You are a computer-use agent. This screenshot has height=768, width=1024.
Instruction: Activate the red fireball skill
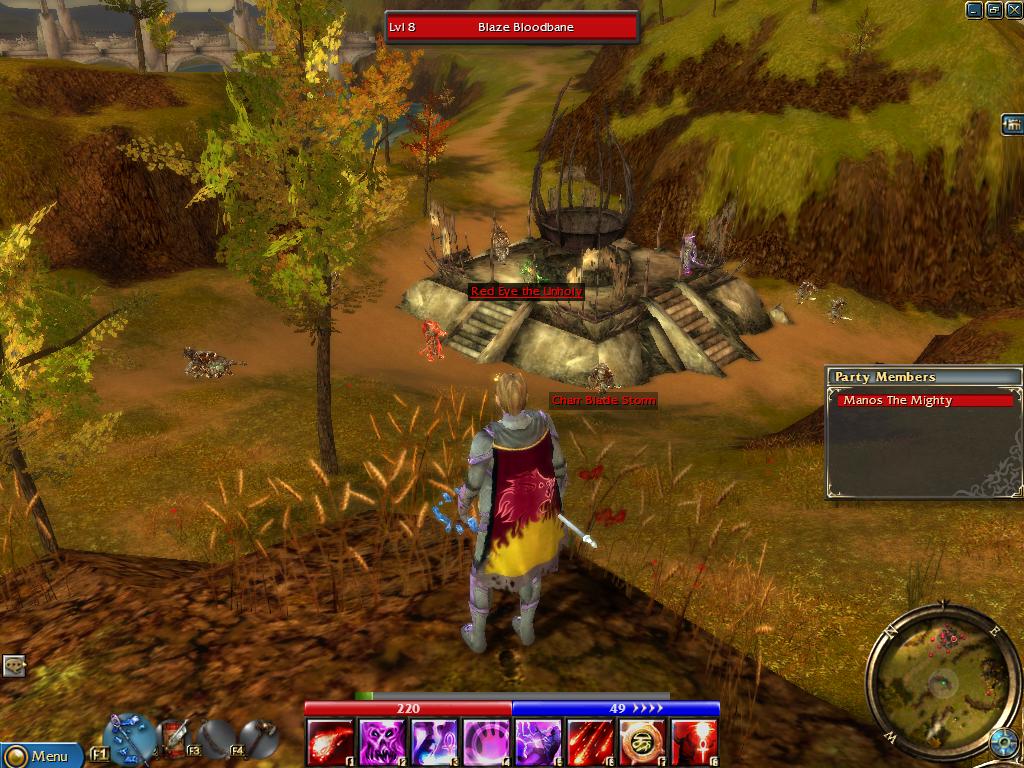click(x=330, y=743)
